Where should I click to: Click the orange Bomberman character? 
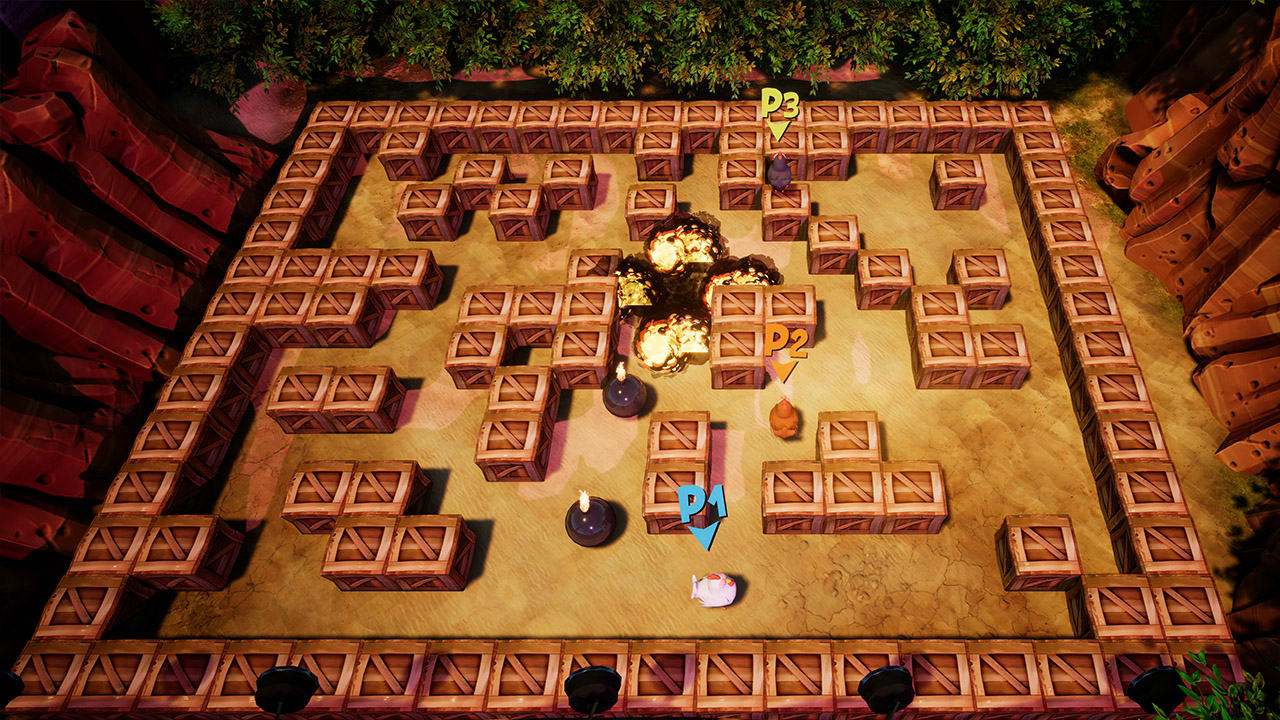pos(783,412)
